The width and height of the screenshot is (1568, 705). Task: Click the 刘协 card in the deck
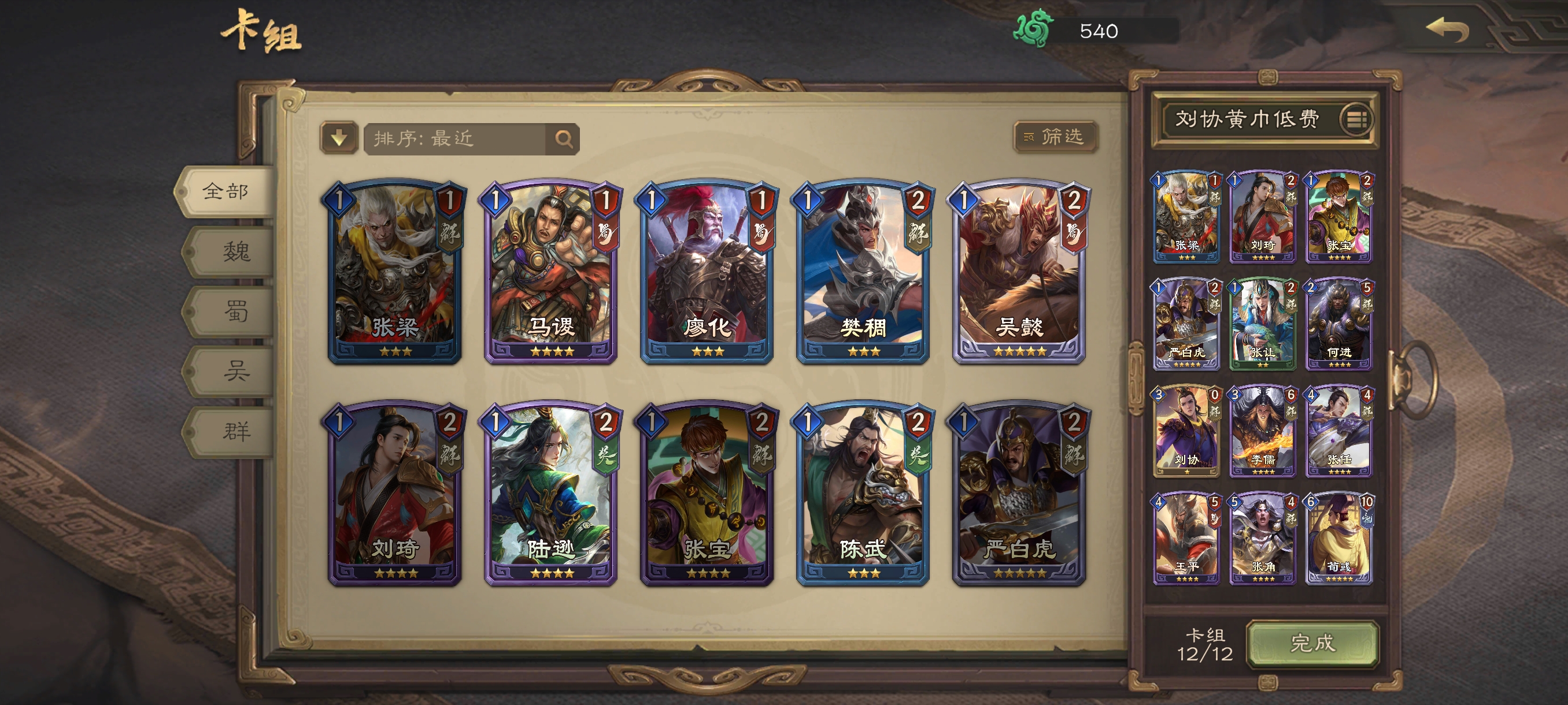(x=1186, y=431)
